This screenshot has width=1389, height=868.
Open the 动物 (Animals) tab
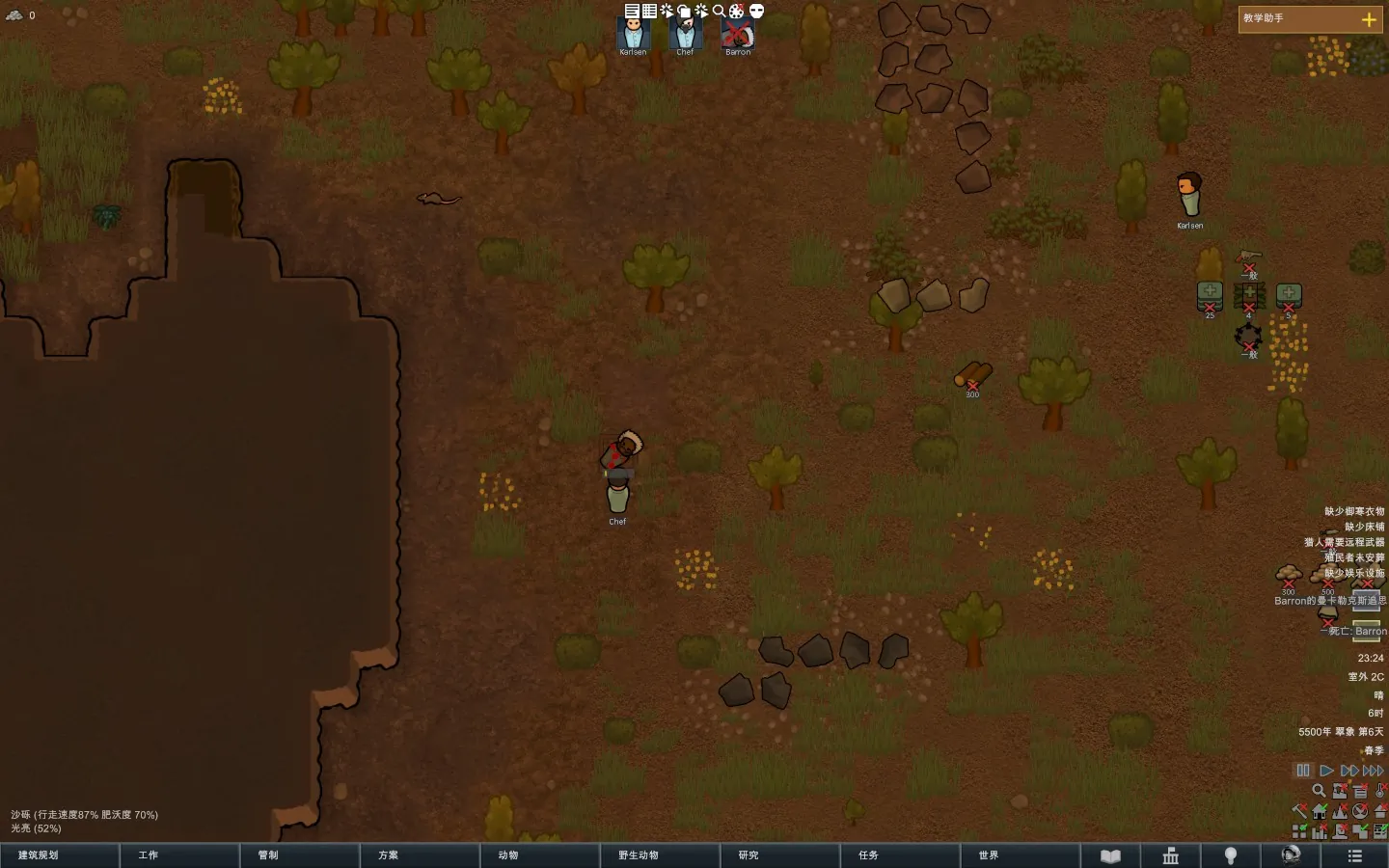(539, 855)
